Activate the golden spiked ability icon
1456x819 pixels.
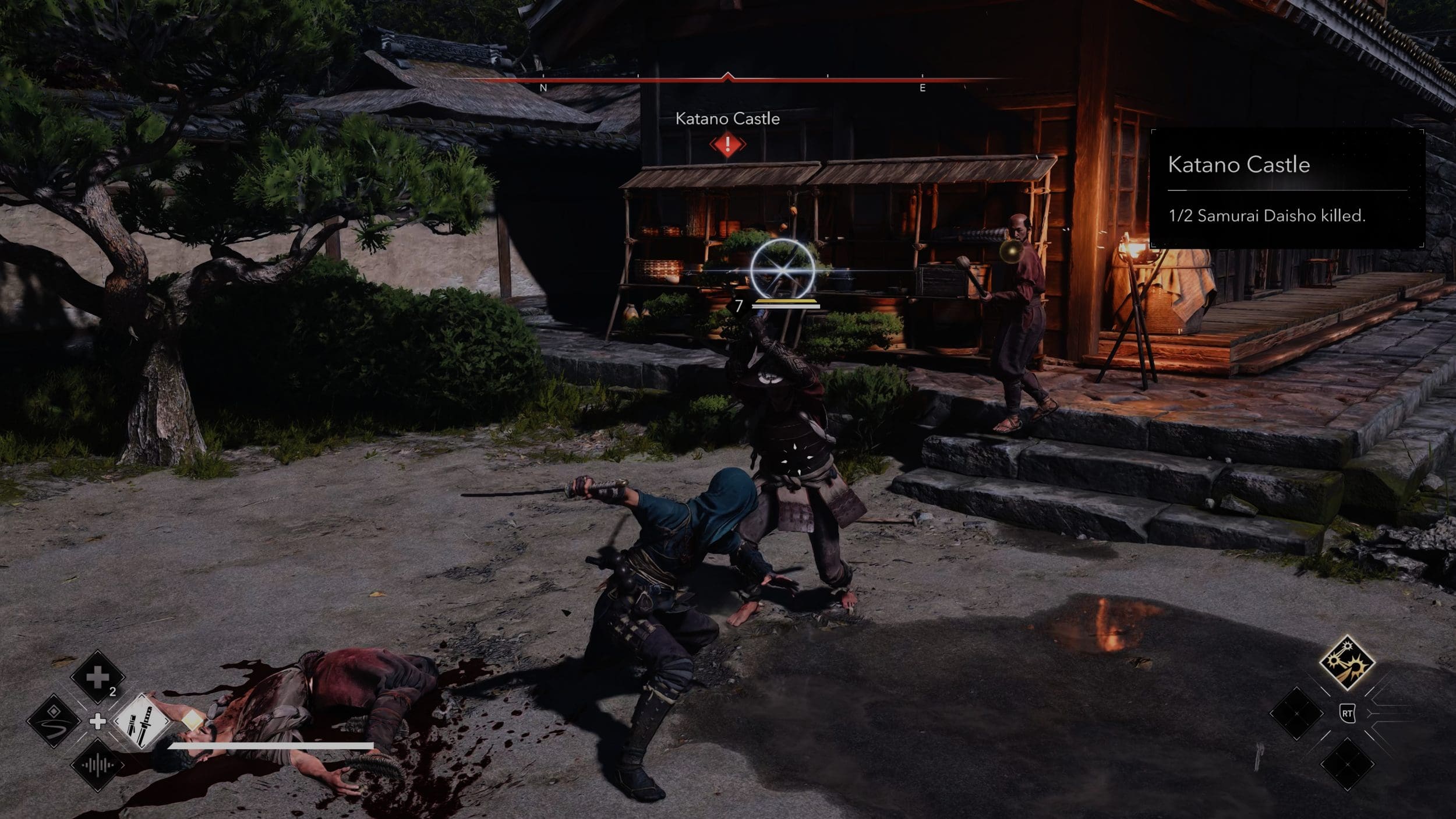1347,663
